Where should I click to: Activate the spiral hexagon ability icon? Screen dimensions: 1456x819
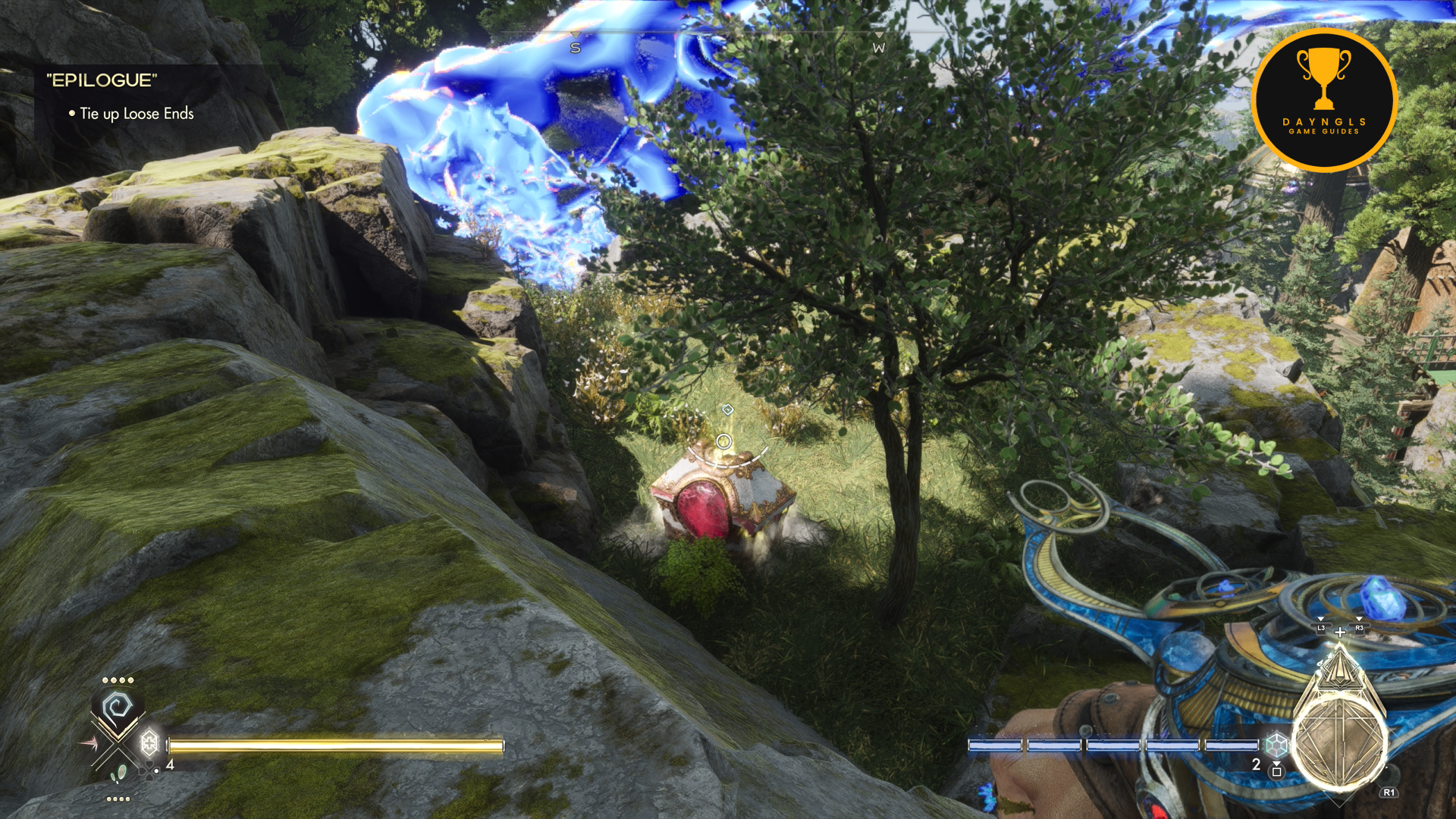(x=117, y=709)
